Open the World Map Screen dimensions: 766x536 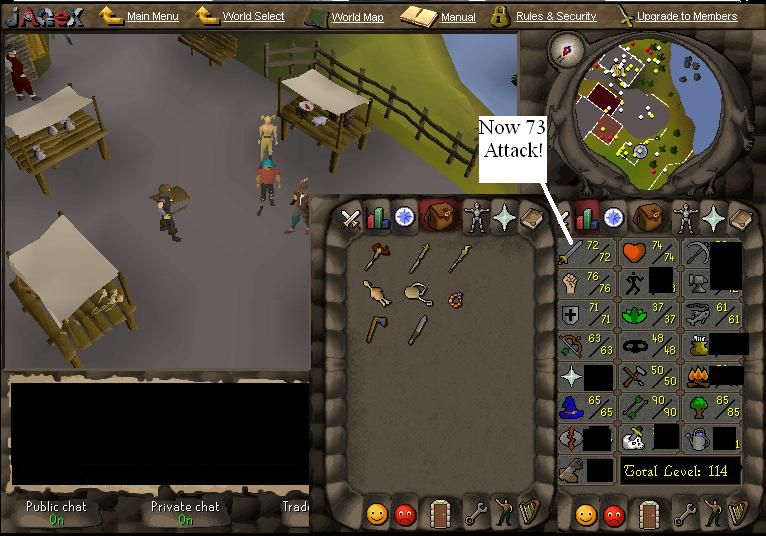pos(357,17)
